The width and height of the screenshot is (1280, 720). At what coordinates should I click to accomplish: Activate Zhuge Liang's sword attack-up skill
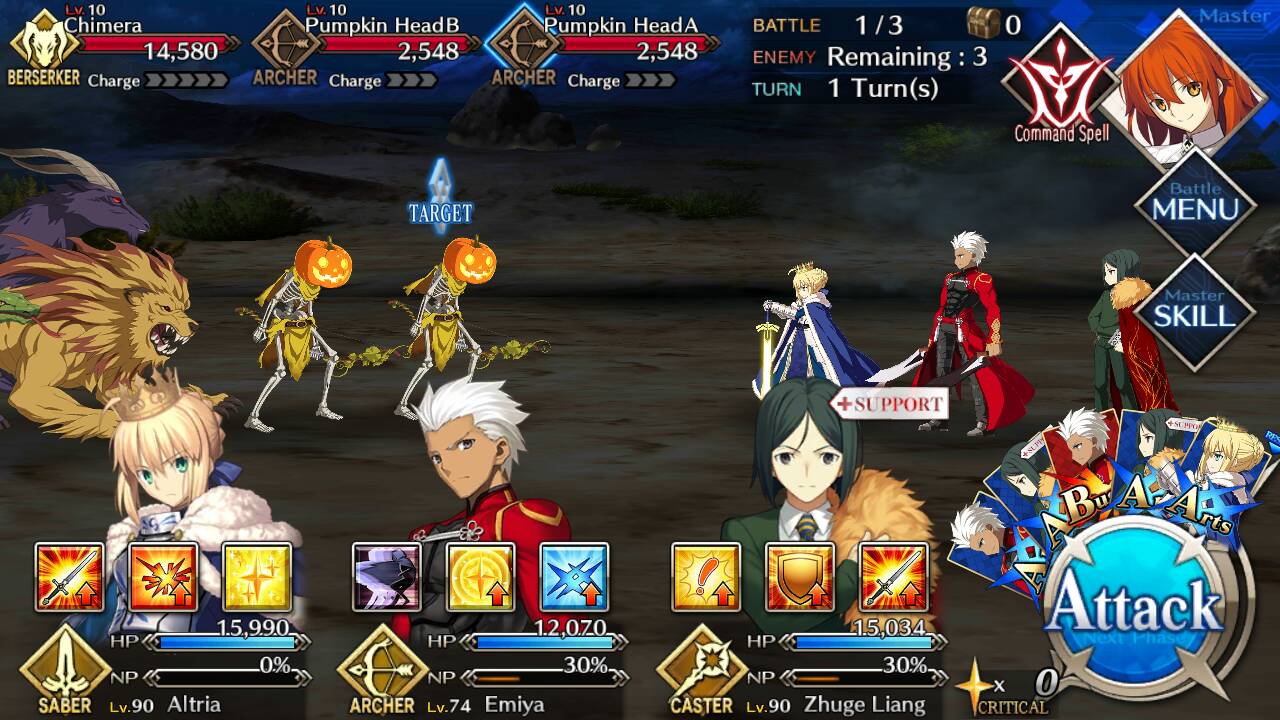click(x=893, y=577)
